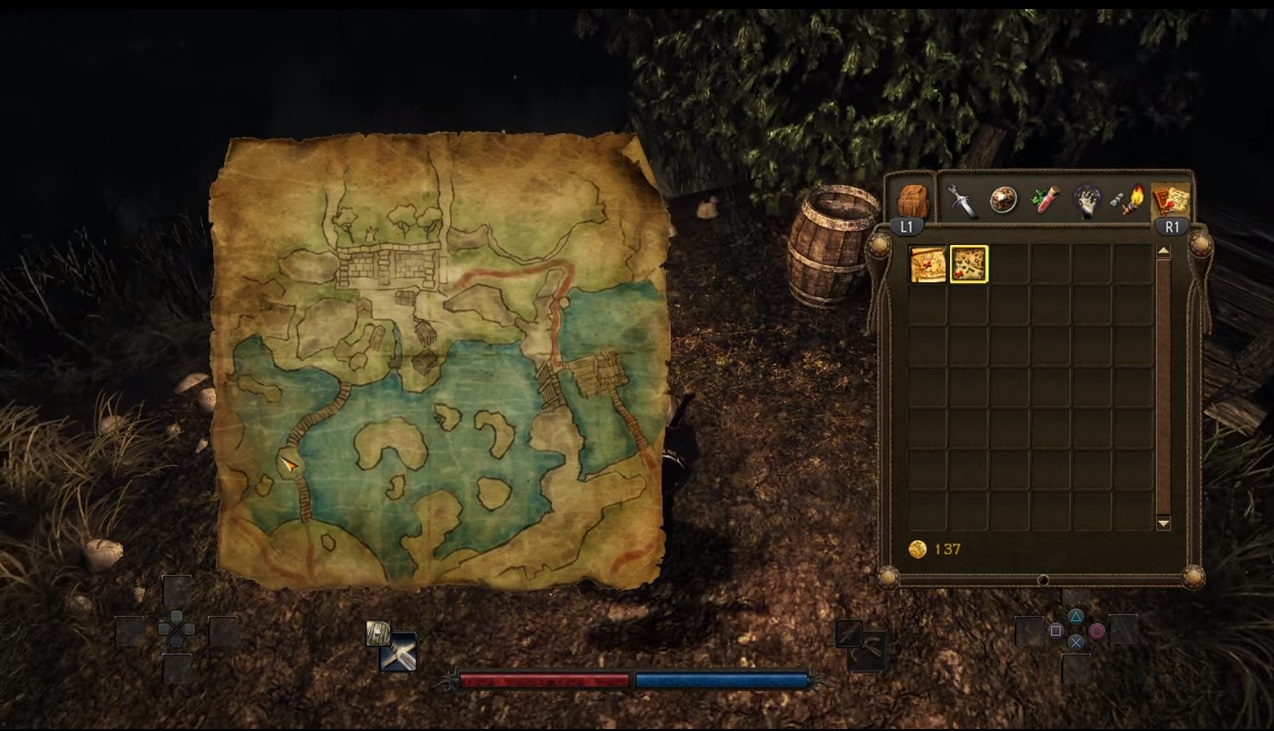Screen dimensions: 1274x731
Task: Open the red potion and herbs tab
Action: pyautogui.click(x=1045, y=200)
